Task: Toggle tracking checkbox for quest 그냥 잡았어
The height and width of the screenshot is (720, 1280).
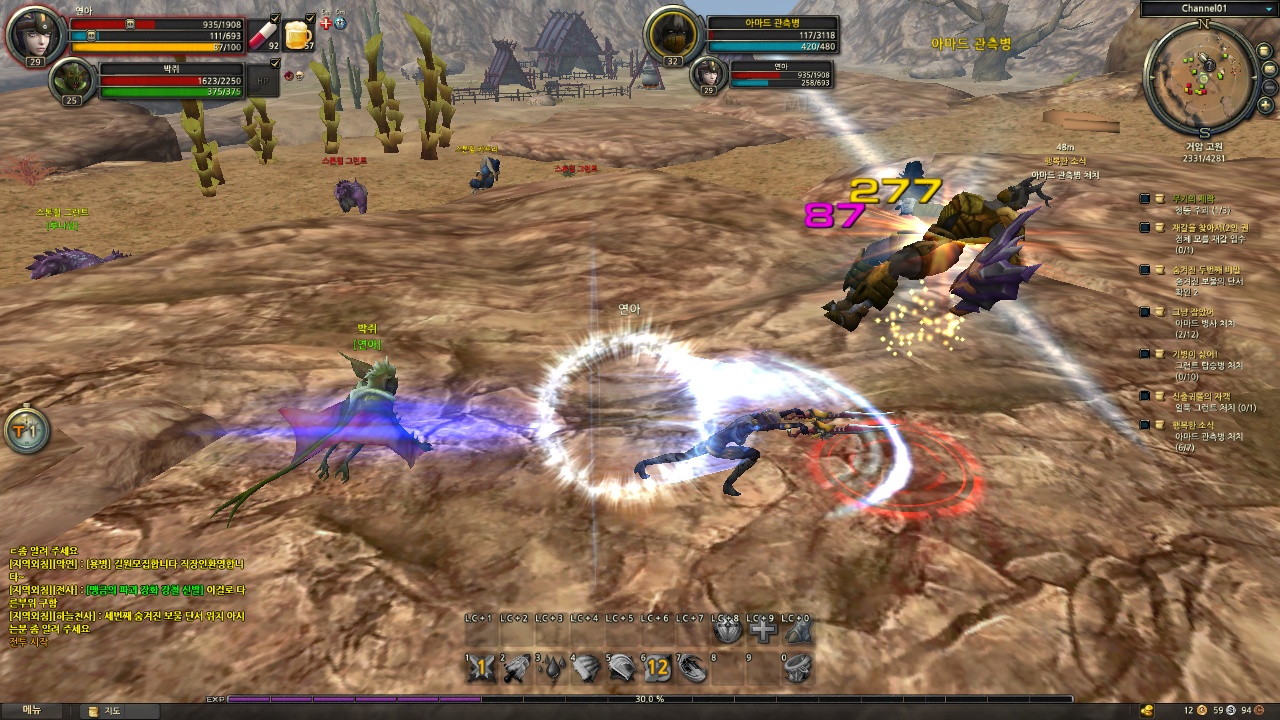Action: (x=1145, y=312)
